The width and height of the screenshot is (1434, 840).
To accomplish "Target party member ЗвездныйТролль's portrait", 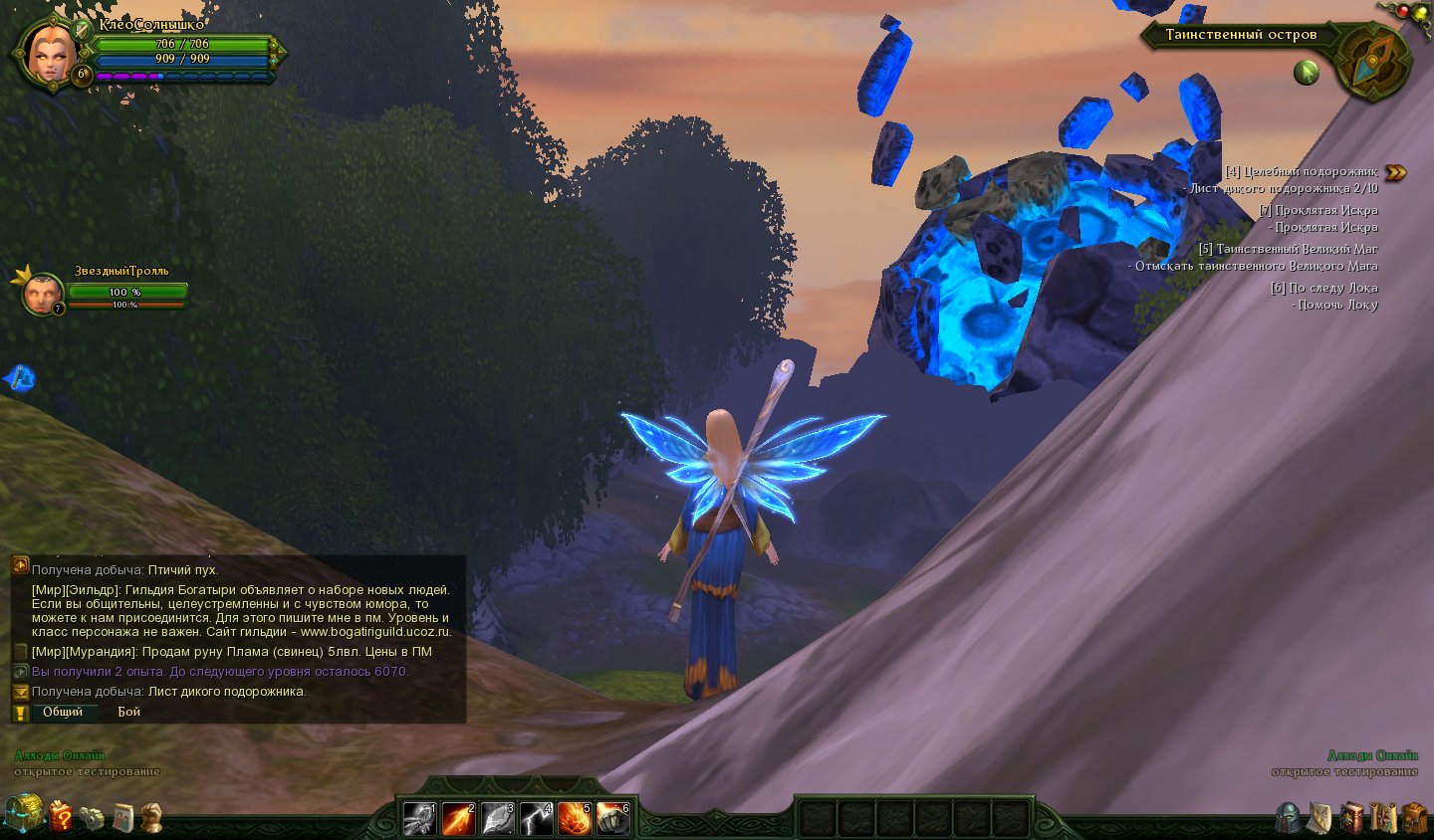I will coord(42,294).
